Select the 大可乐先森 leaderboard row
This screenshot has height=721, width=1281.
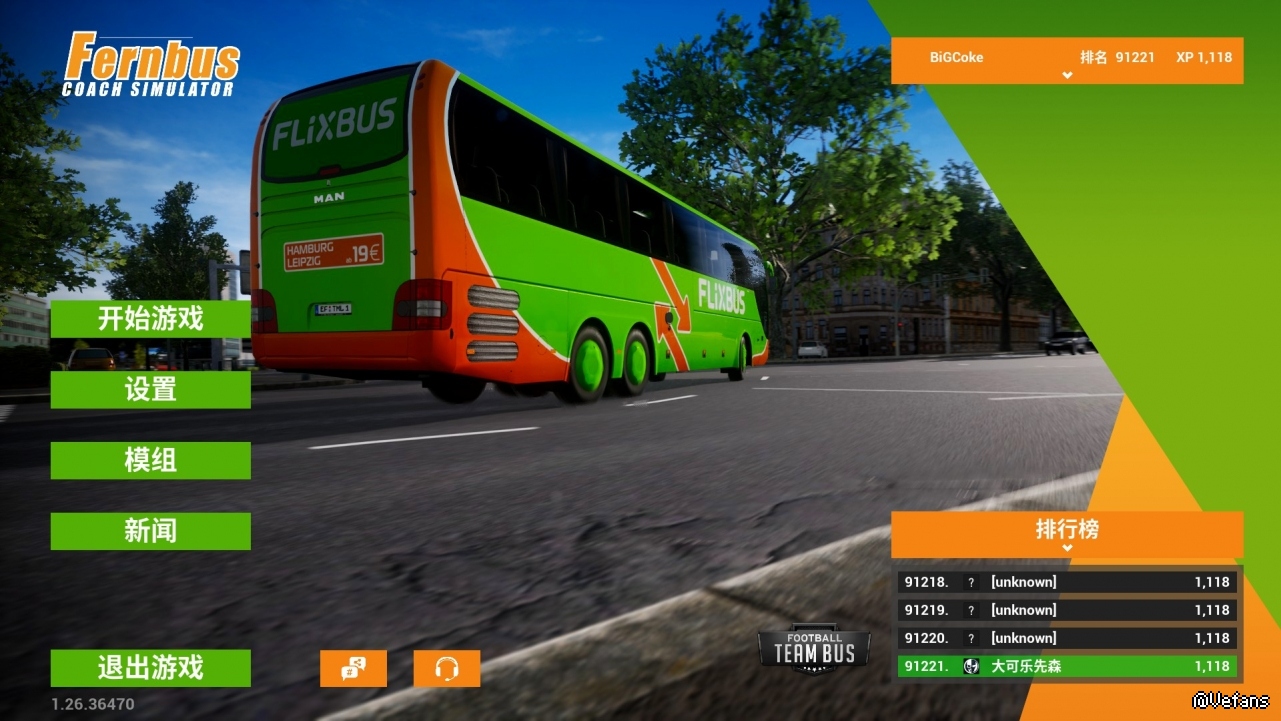click(x=1067, y=666)
